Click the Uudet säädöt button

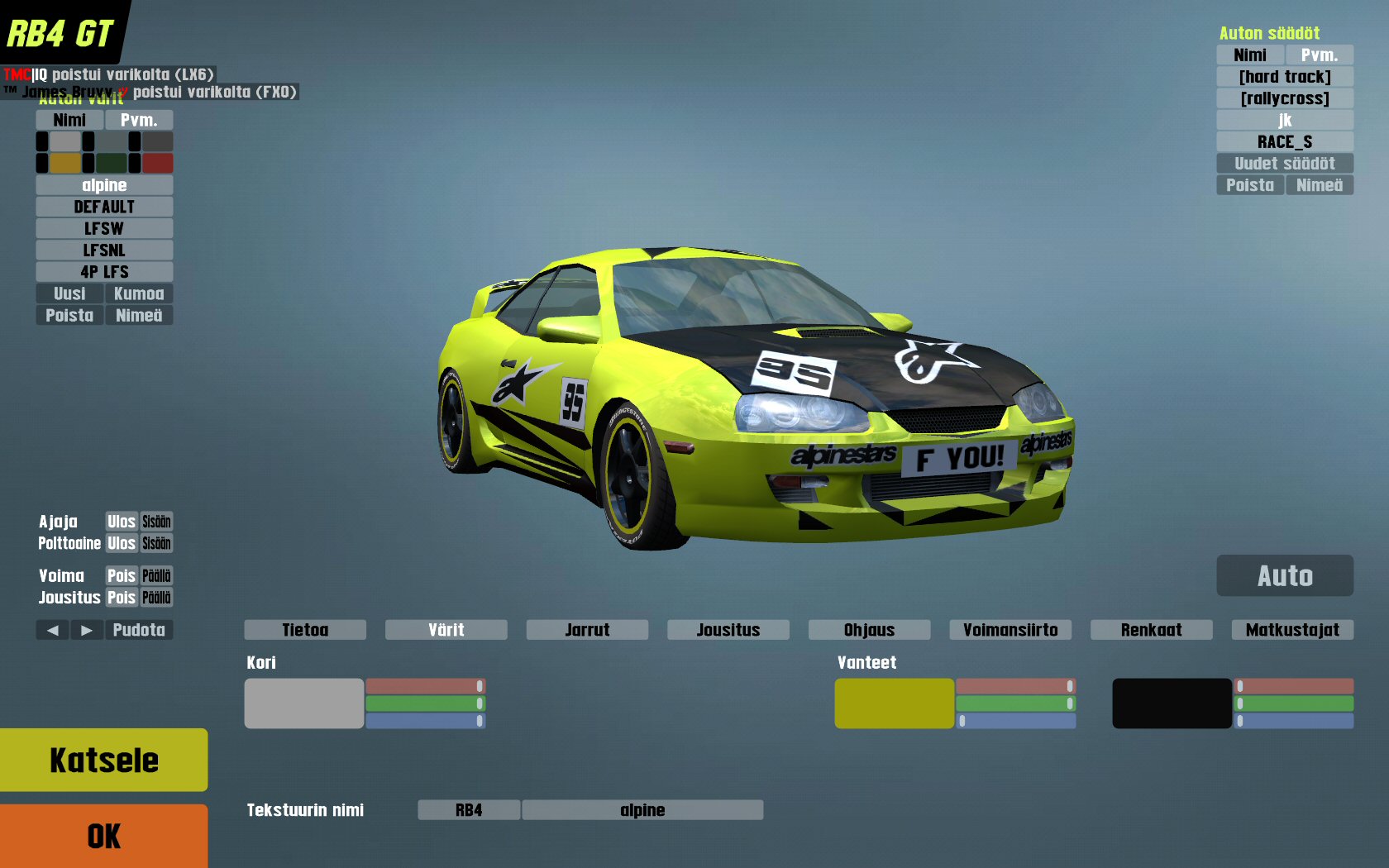coord(1285,164)
